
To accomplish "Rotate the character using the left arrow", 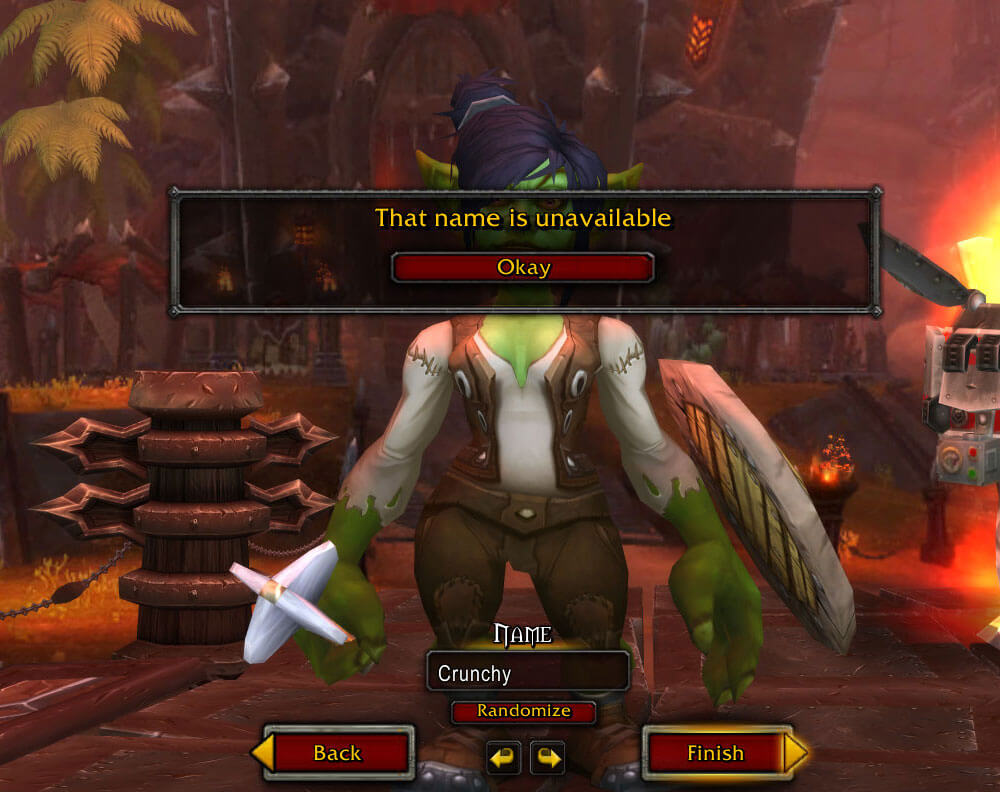I will pyautogui.click(x=504, y=757).
